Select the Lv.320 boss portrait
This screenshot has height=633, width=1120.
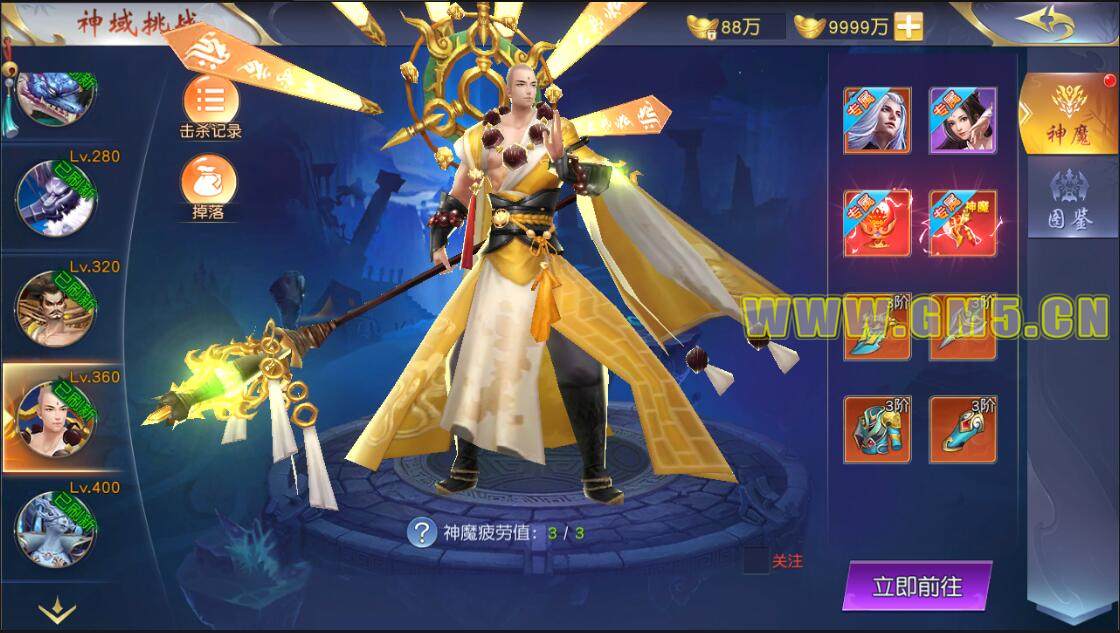tap(56, 307)
